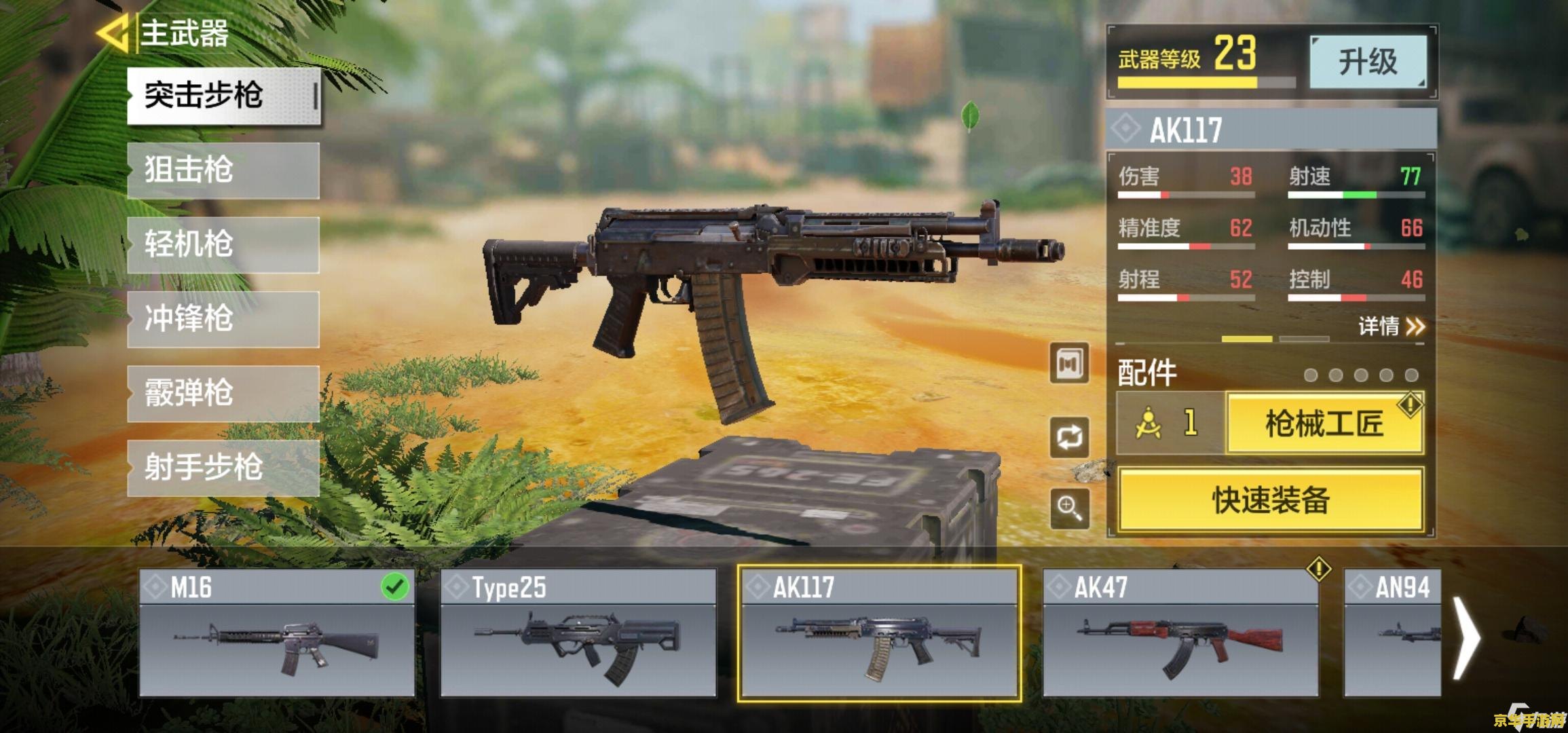Click the 升级 upgrade button
Image resolution: width=1568 pixels, height=733 pixels.
[1367, 62]
